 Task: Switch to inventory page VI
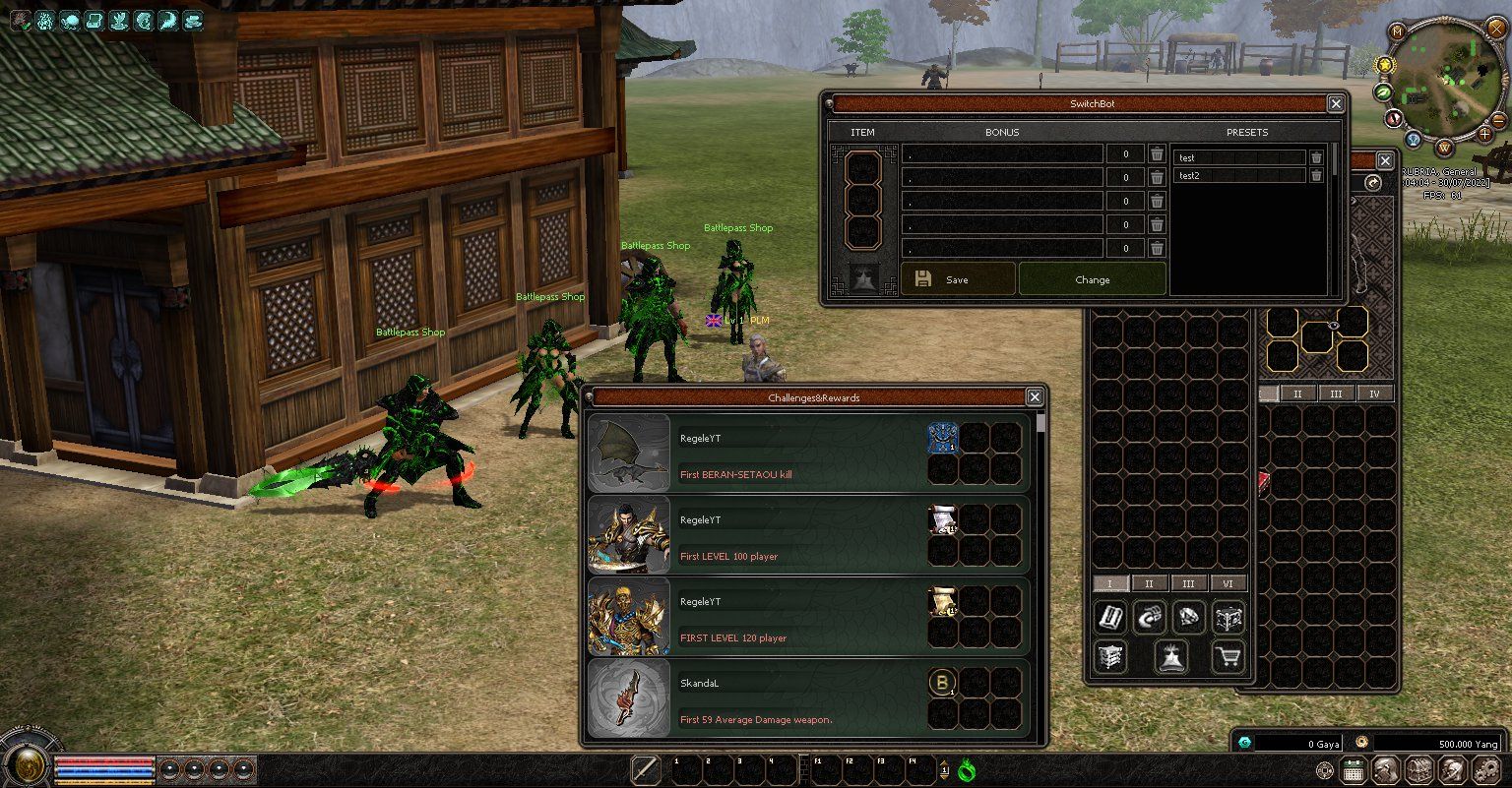pos(1228,583)
